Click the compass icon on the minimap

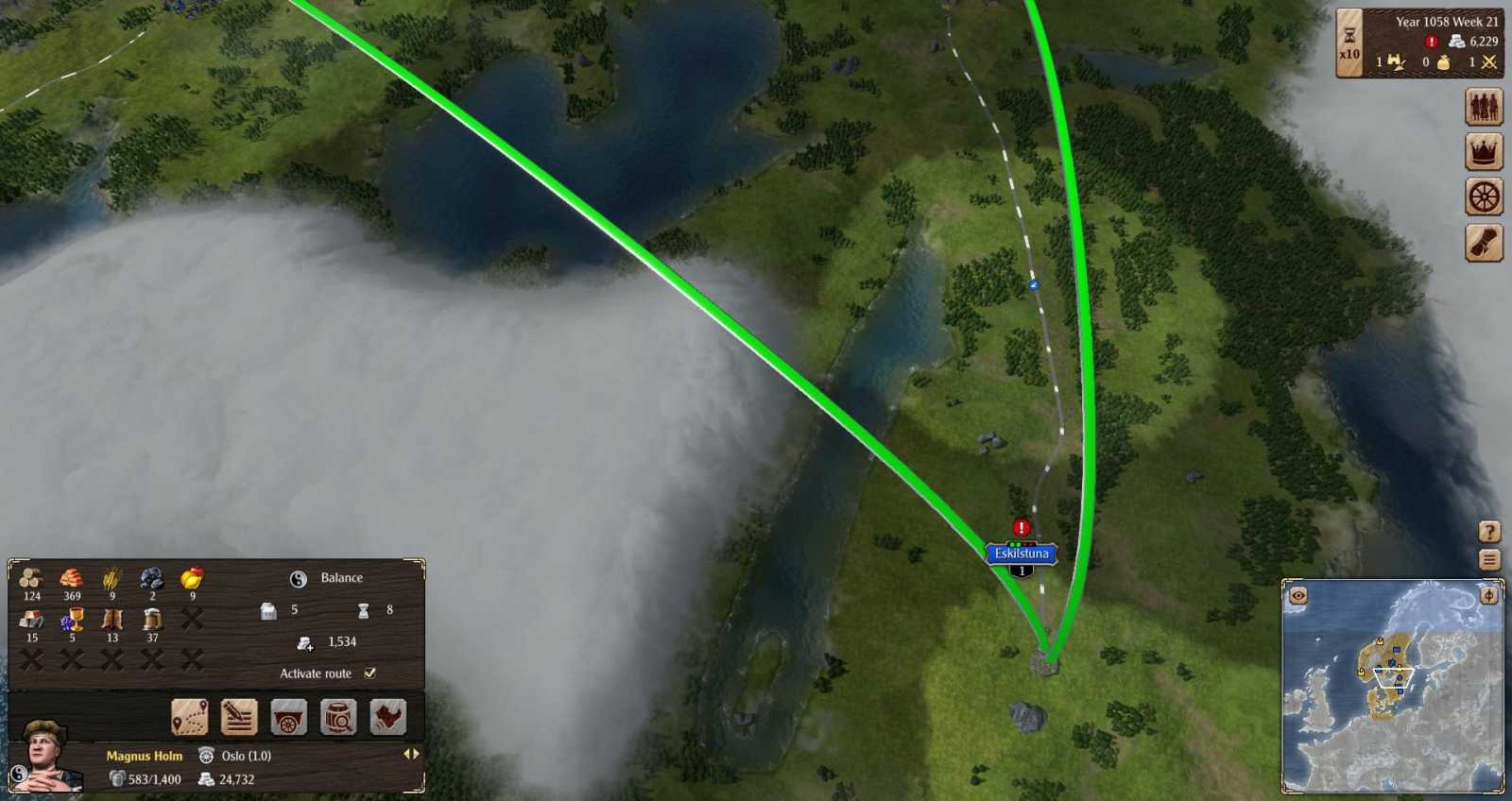pos(1489,595)
